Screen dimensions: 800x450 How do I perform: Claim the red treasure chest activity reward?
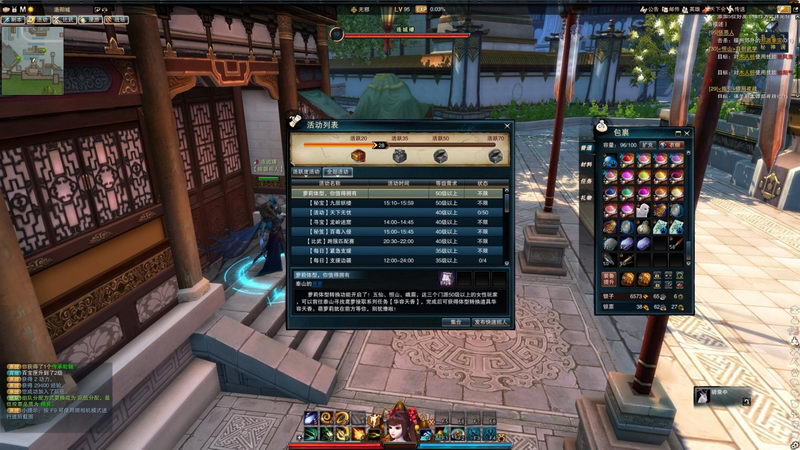point(360,153)
